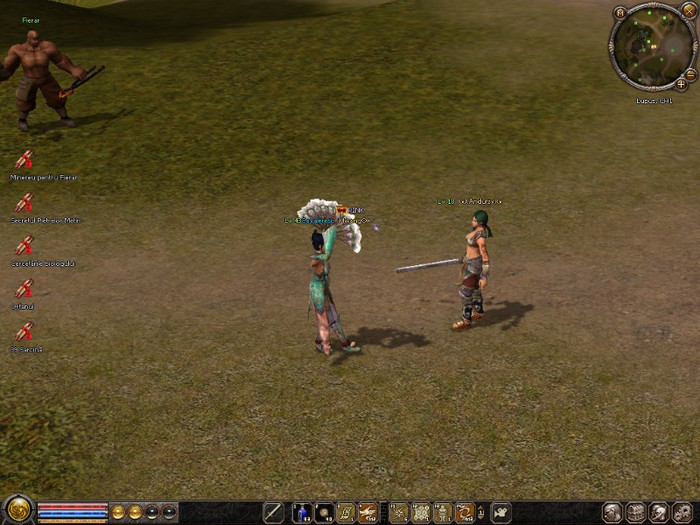The width and height of the screenshot is (700, 525).
Task: Use the blue potion in the hotbar
Action: 301,513
